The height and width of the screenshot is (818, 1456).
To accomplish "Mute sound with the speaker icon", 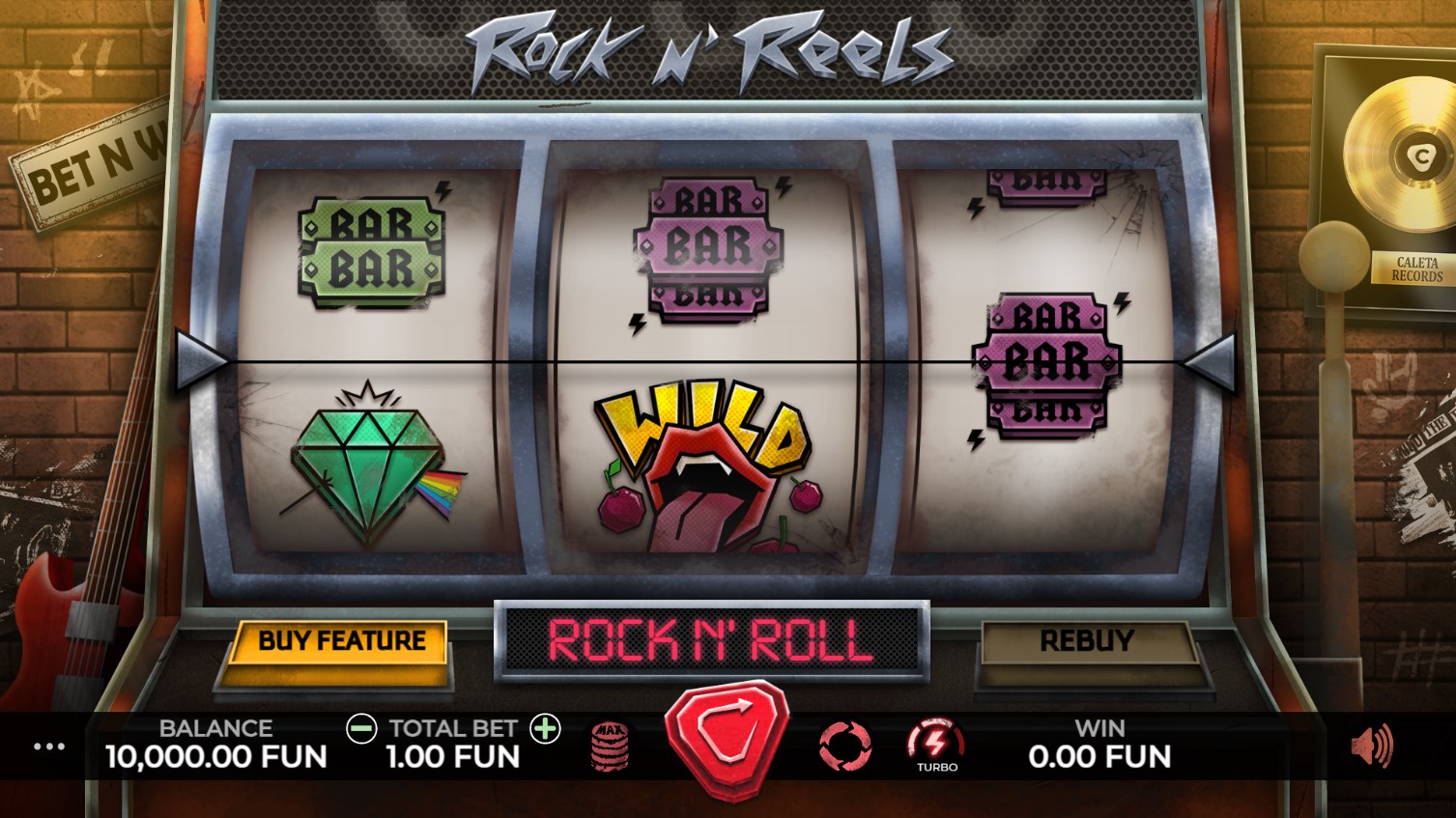I will click(1371, 746).
